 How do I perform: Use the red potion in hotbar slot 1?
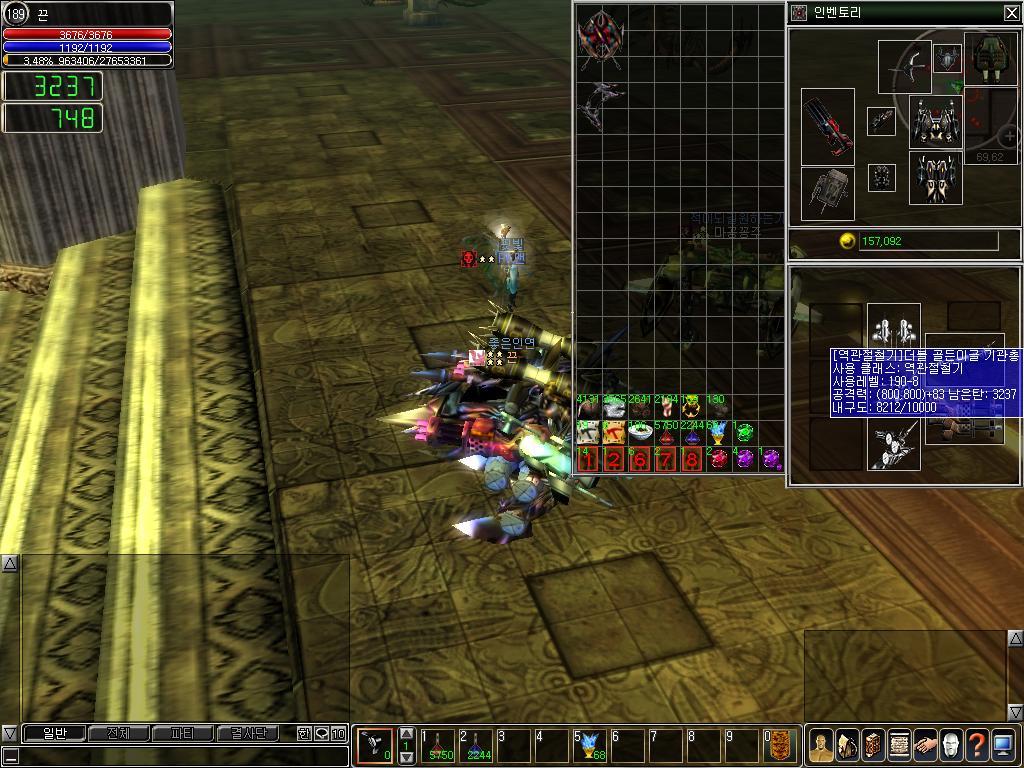tap(438, 745)
